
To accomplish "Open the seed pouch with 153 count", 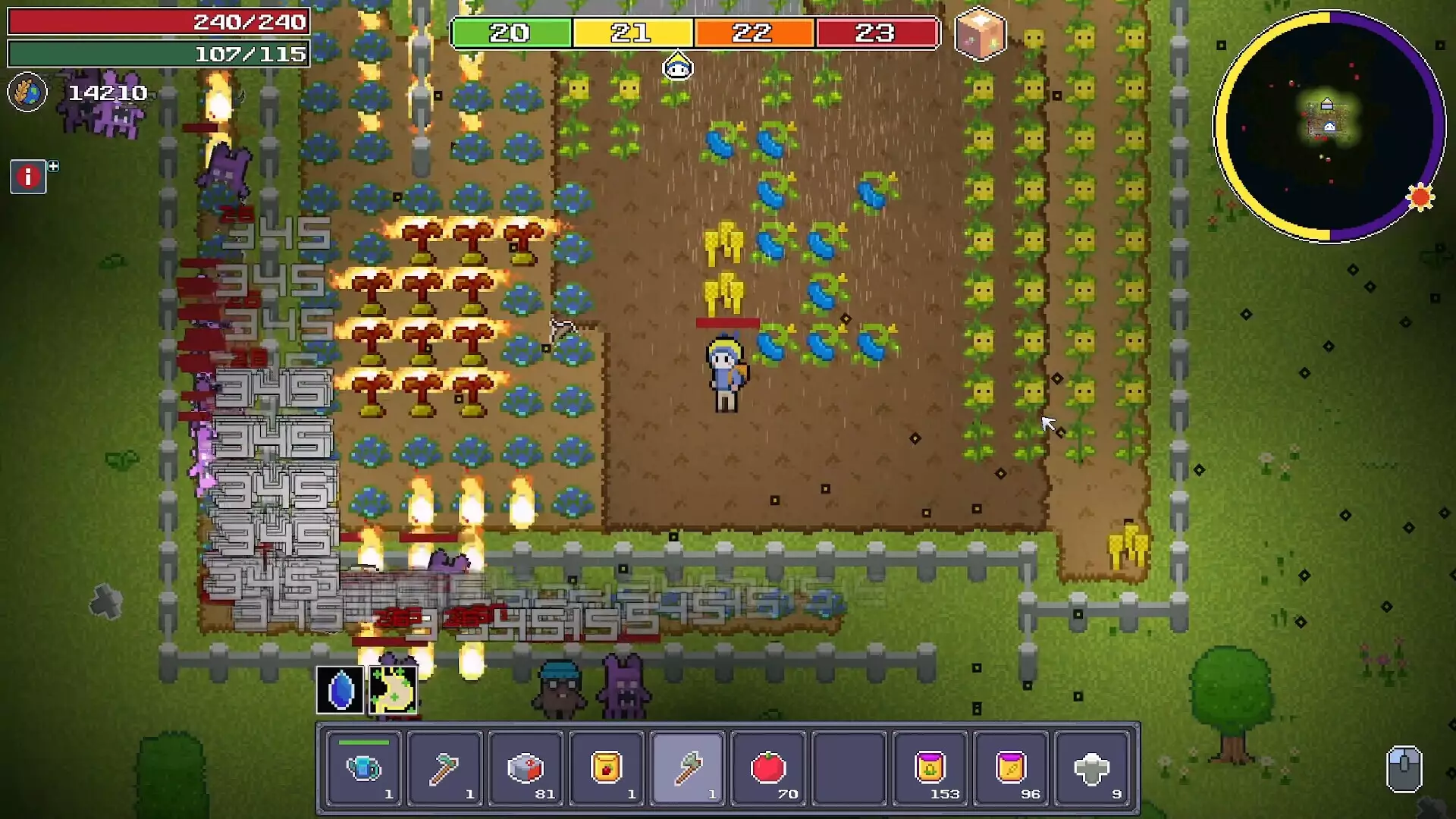I will click(x=931, y=768).
